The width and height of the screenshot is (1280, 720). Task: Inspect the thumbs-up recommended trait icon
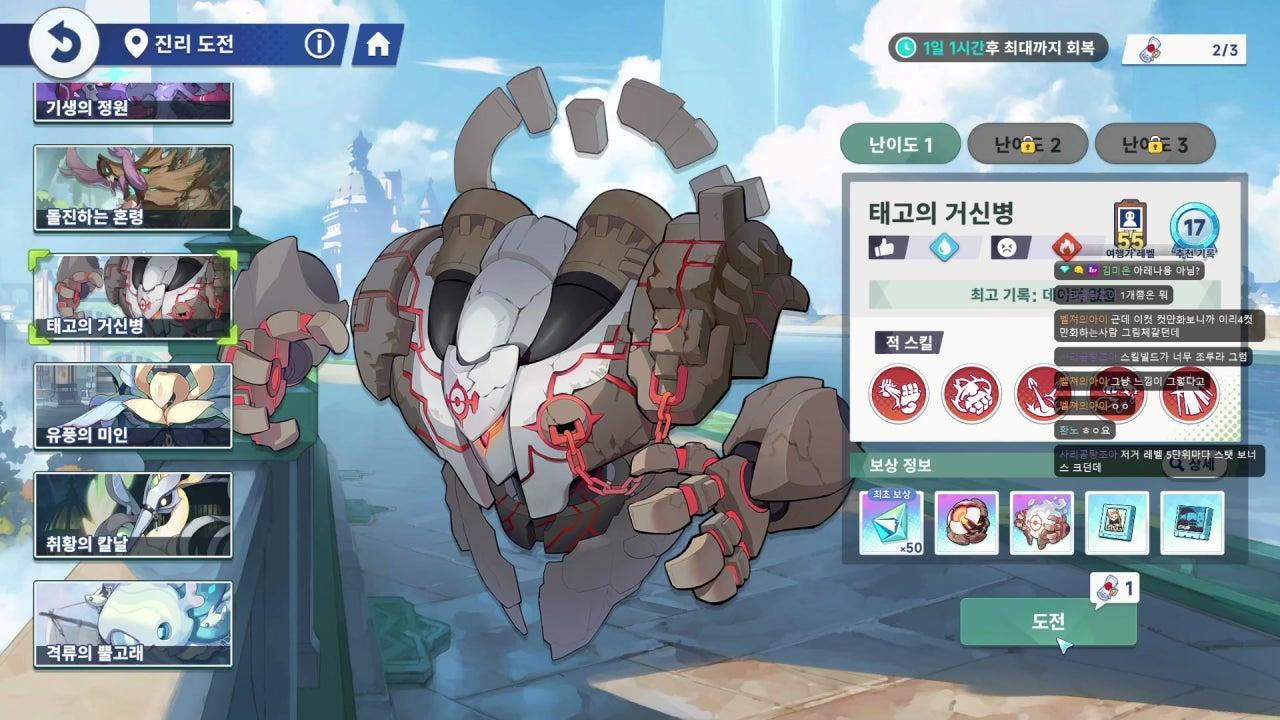[x=881, y=247]
